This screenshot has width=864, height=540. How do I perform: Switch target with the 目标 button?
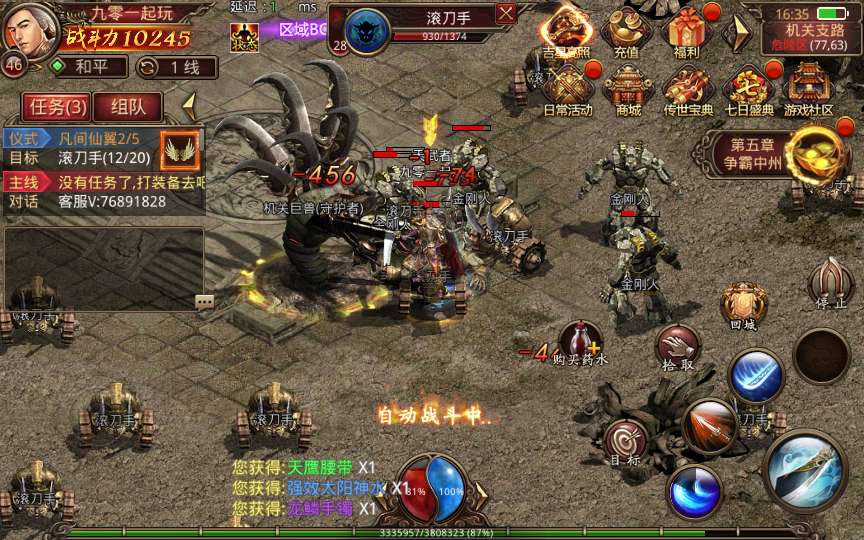[x=626, y=440]
